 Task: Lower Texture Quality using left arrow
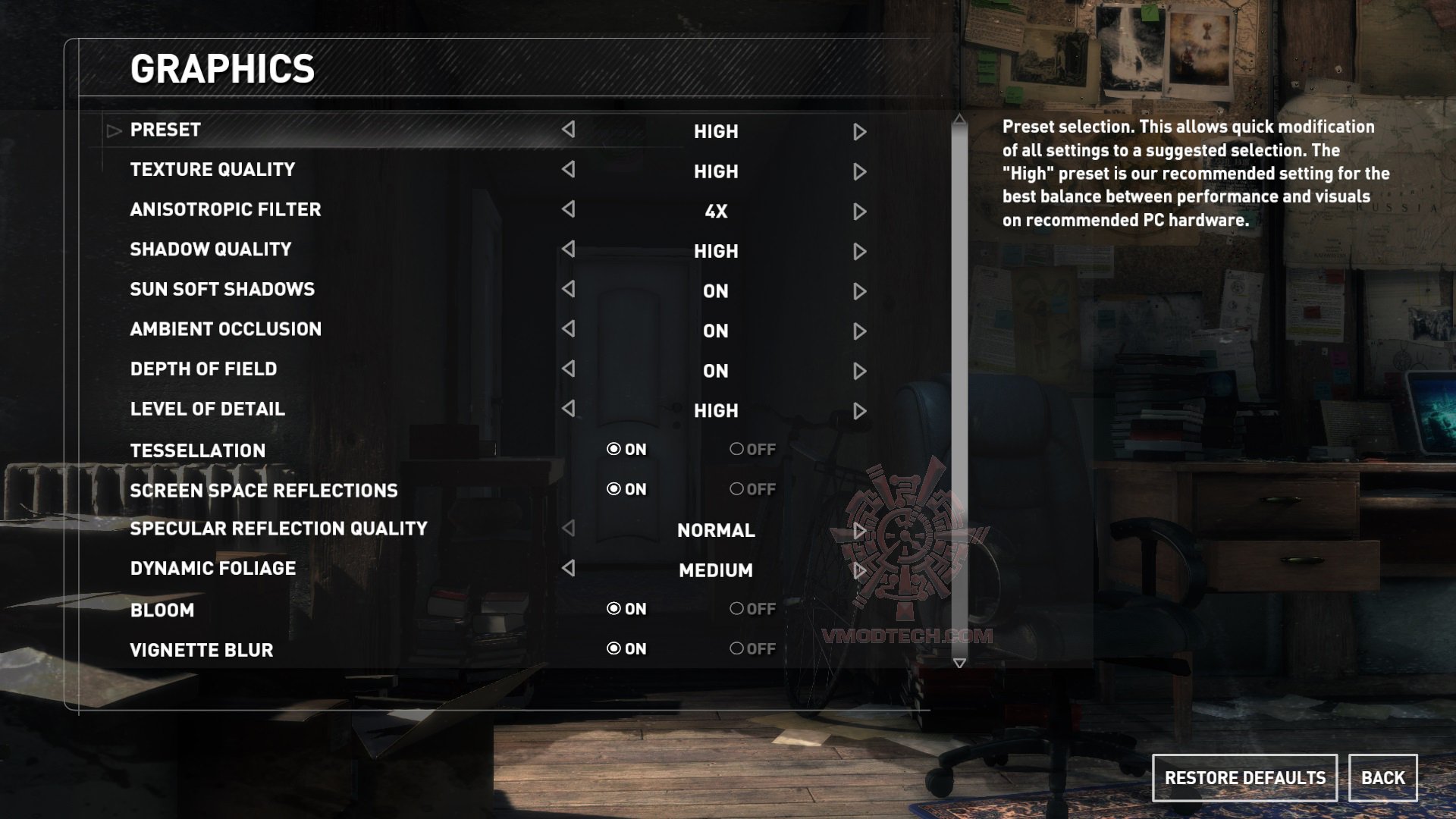click(568, 170)
